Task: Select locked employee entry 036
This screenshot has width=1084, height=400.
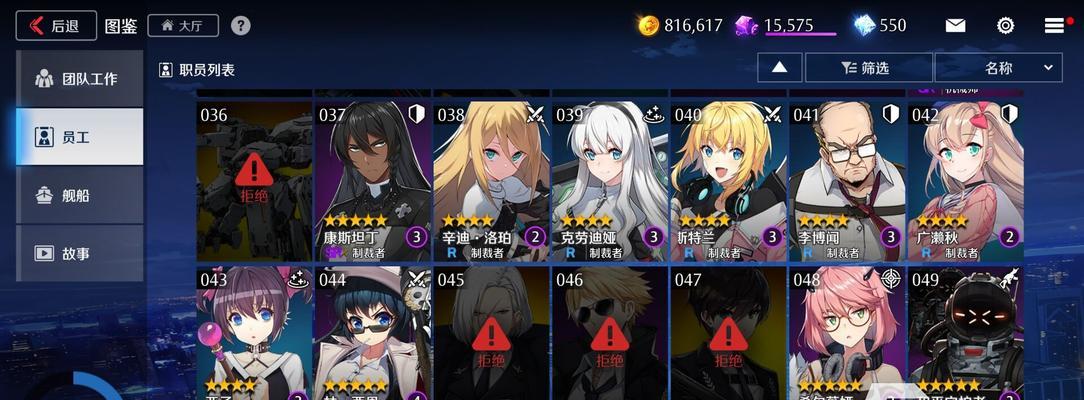Action: point(254,180)
